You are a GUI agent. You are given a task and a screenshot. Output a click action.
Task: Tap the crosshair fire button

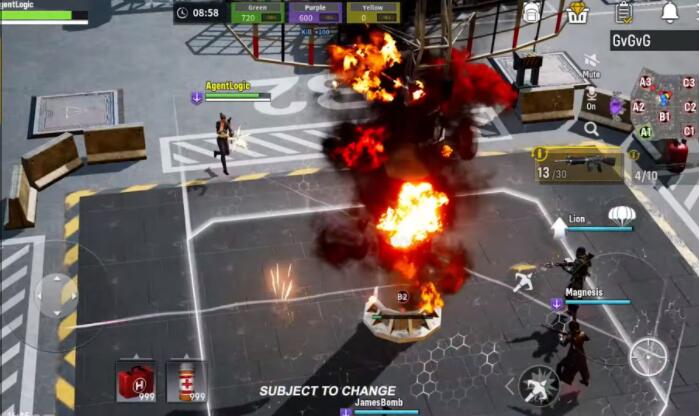click(648, 357)
